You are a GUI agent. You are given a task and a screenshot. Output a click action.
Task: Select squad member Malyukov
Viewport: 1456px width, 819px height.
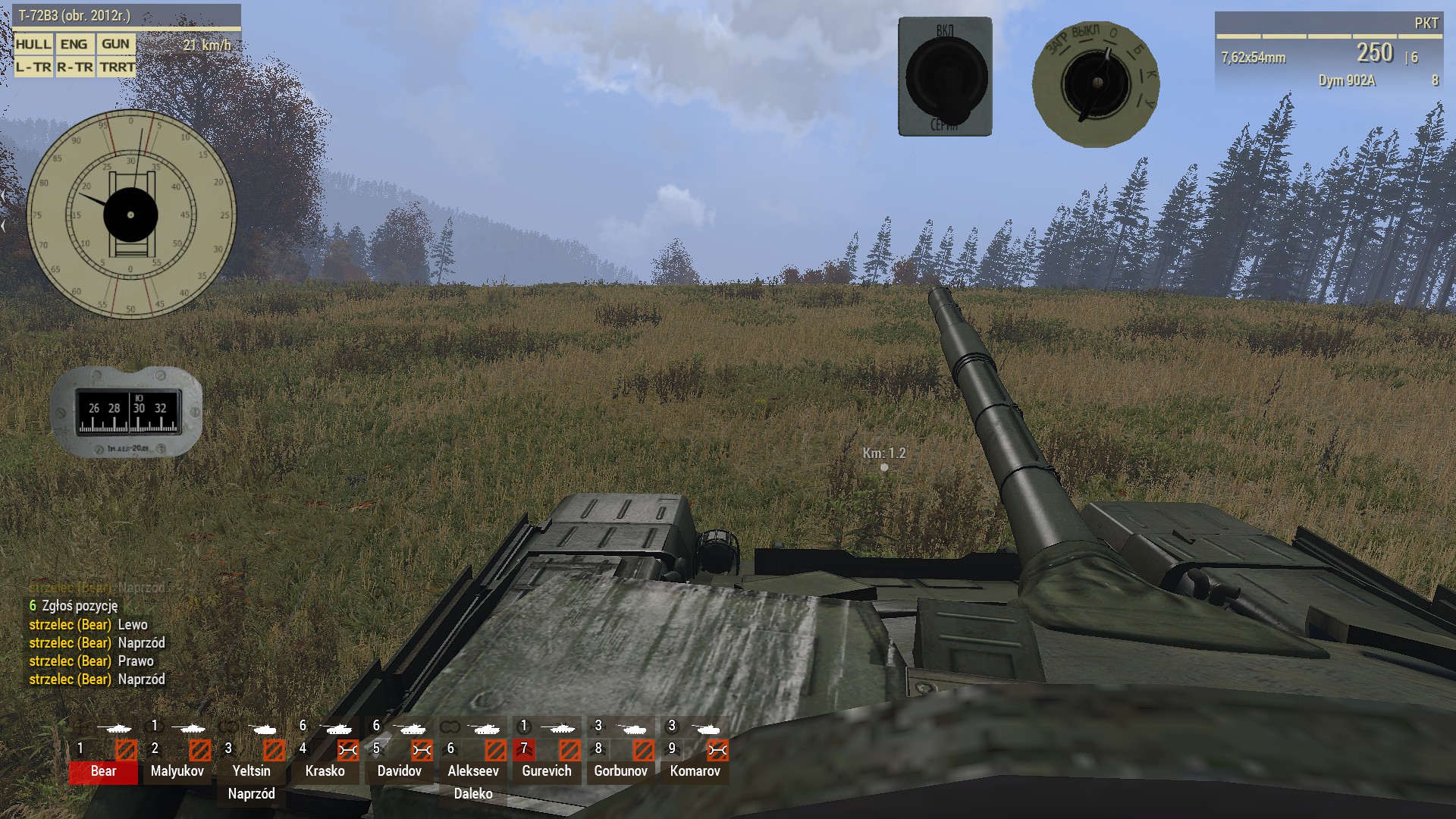(177, 771)
